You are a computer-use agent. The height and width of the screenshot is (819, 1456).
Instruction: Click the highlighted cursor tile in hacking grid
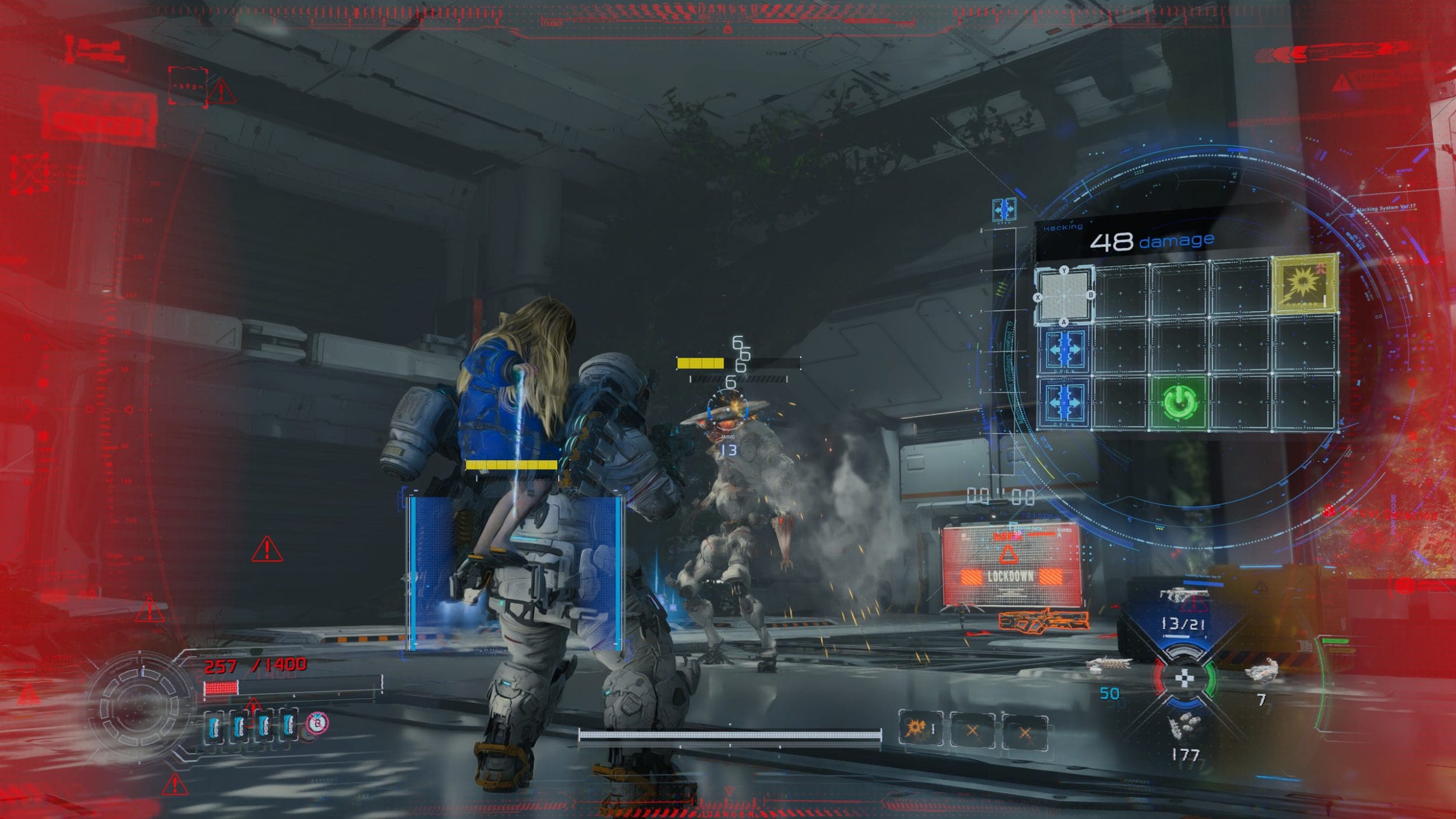tap(1064, 295)
